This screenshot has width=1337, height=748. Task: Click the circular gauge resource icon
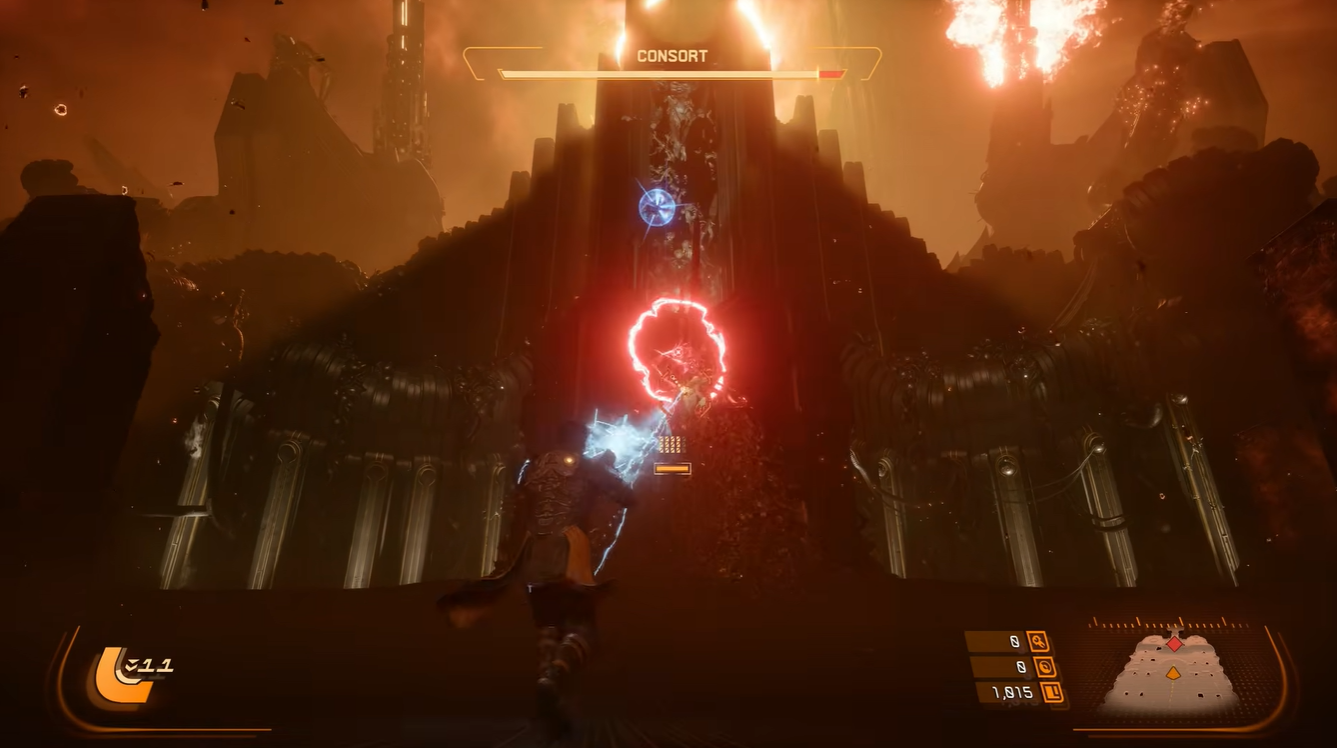click(x=1042, y=667)
